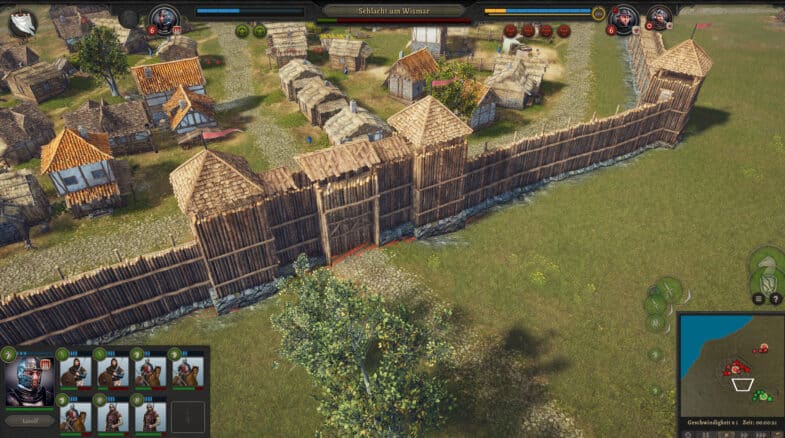
Task: Open the menu via the three-lines button
Action: (x=758, y=299)
